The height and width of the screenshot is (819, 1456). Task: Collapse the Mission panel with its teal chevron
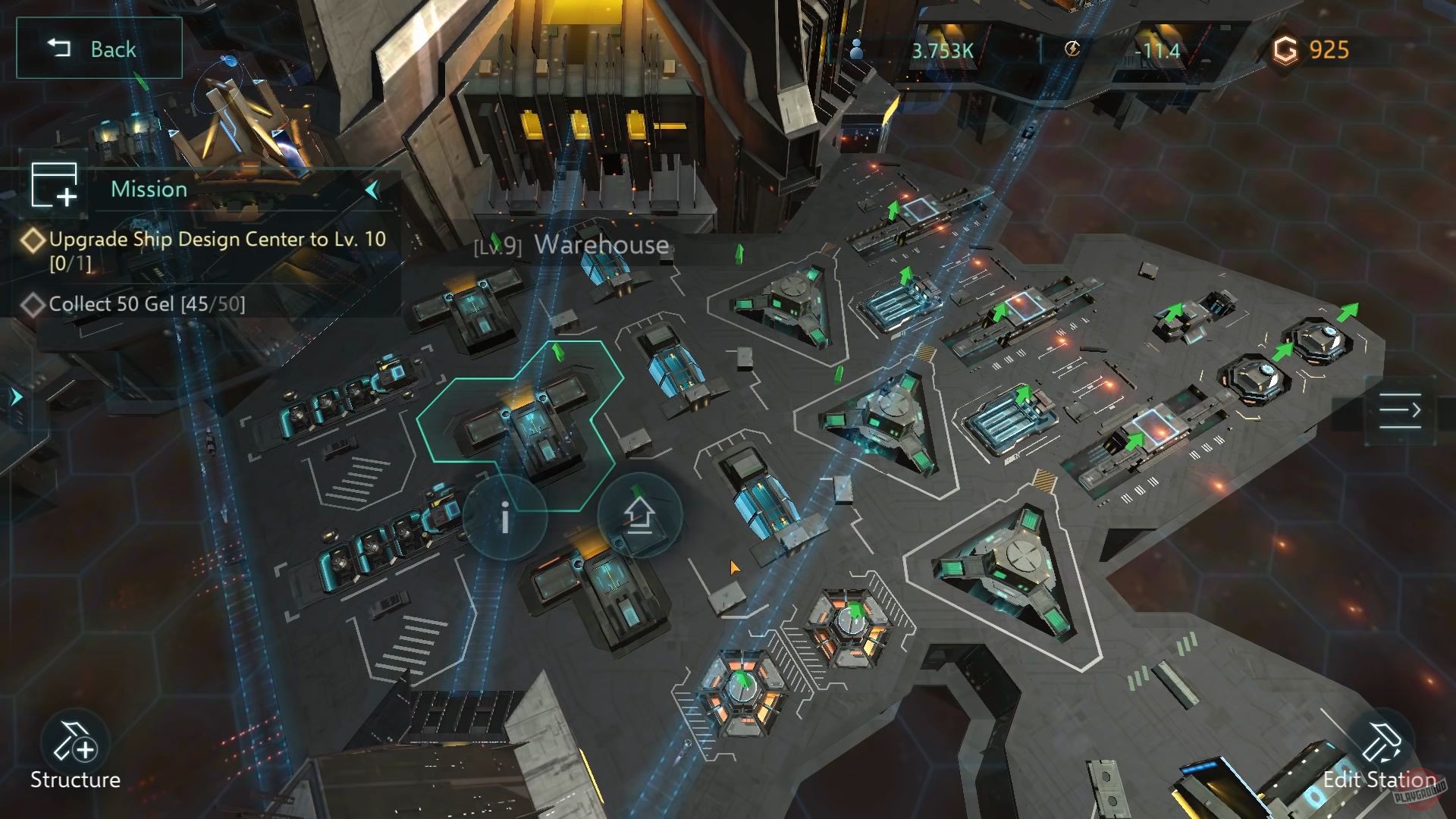(x=371, y=190)
